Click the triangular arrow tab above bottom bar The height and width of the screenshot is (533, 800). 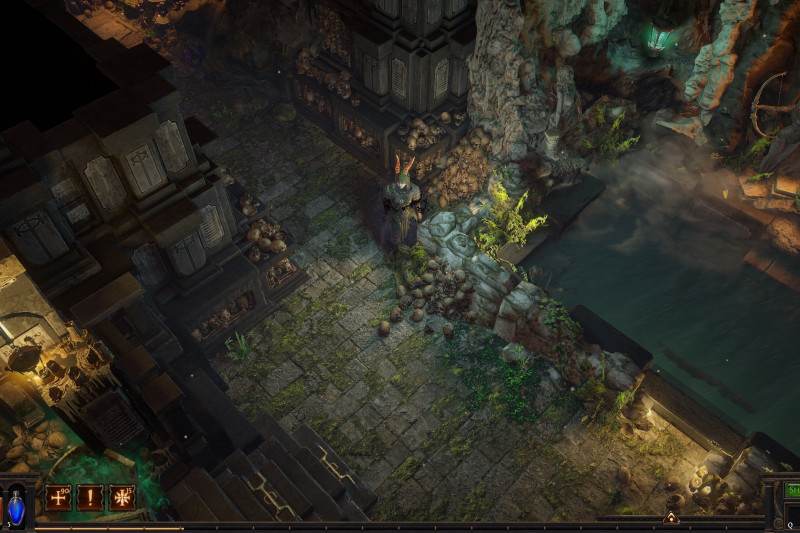pos(671,518)
